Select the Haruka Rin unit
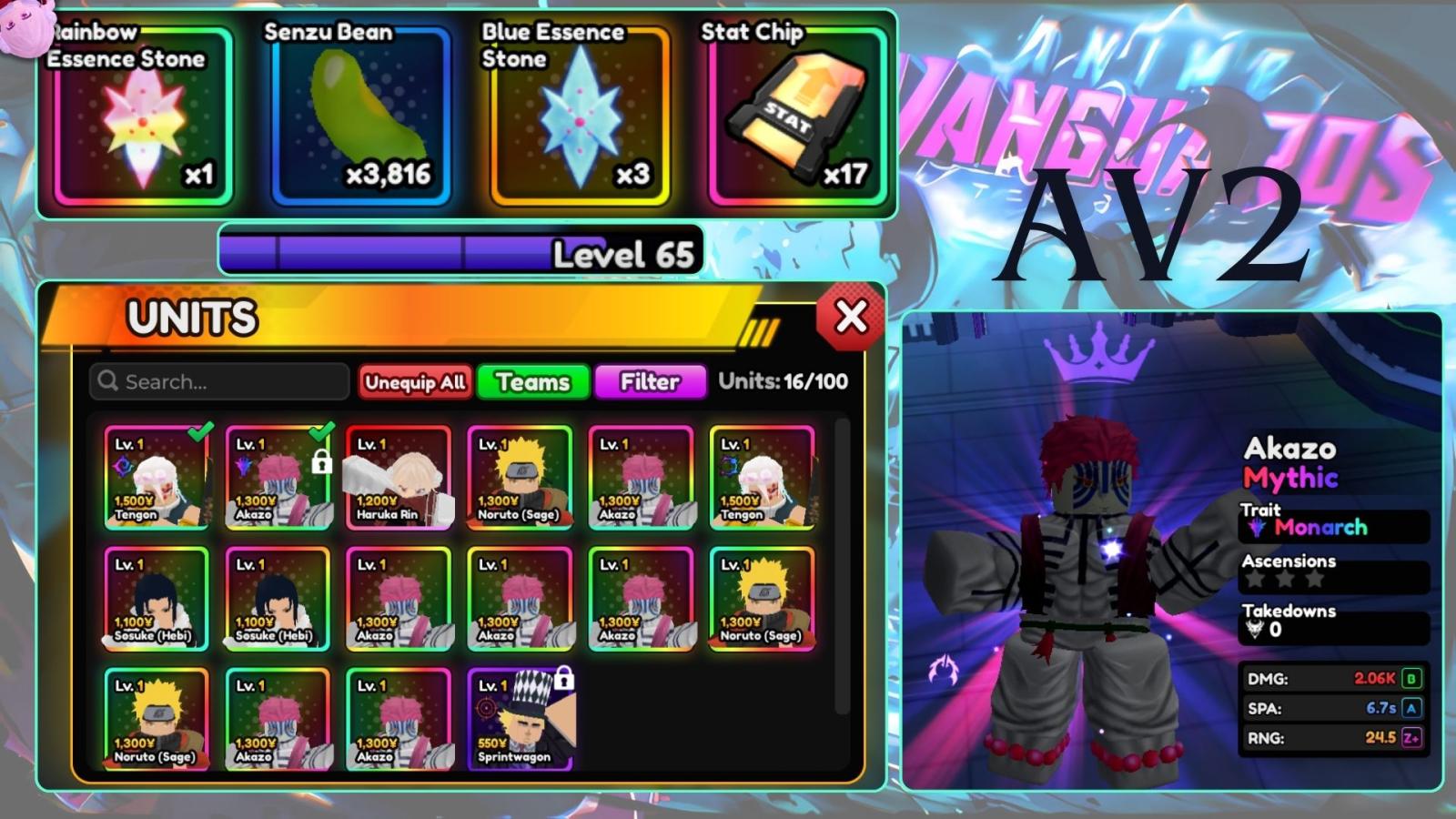The width and height of the screenshot is (1456, 819). pos(399,479)
